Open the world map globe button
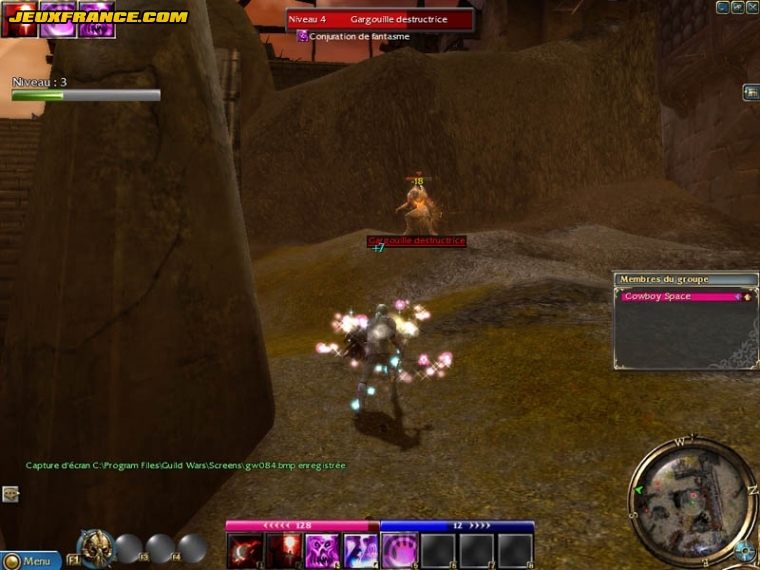Viewport: 760px width, 570px height. tap(743, 550)
